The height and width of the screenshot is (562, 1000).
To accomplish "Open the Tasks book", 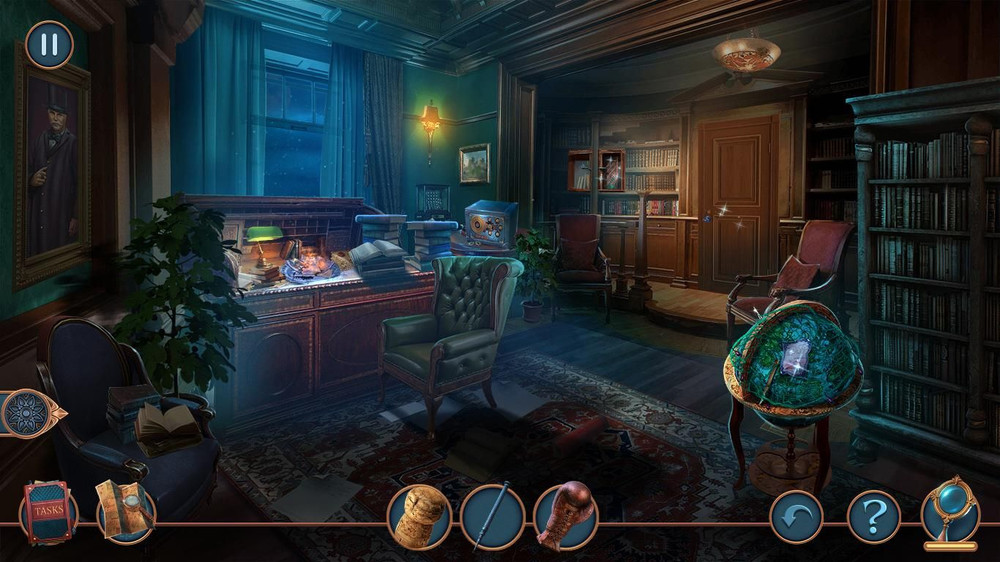I will [47, 511].
